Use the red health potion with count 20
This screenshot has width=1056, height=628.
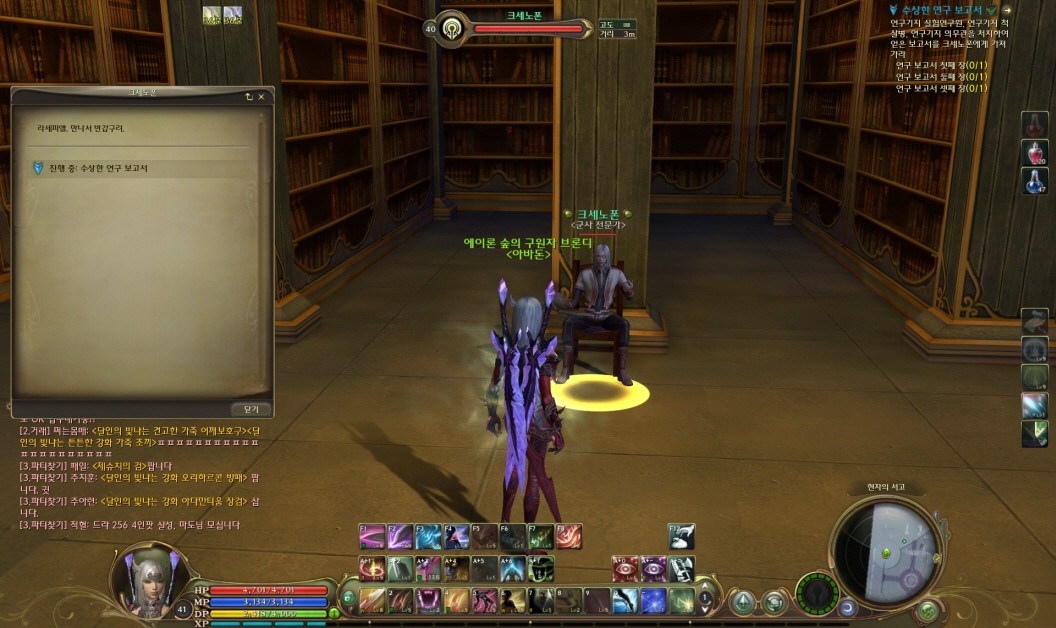(x=1034, y=152)
